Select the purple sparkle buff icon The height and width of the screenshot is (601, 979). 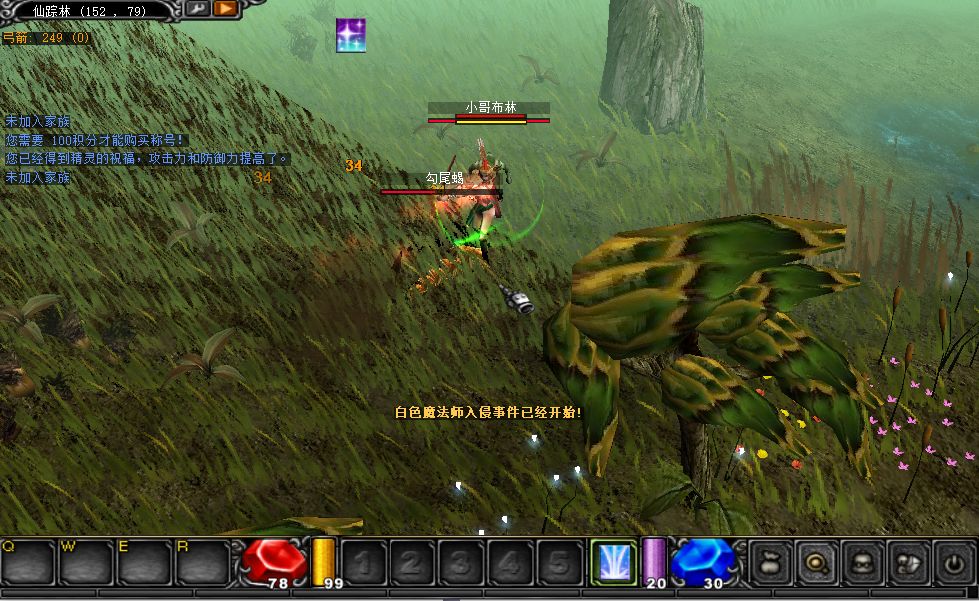click(x=351, y=35)
